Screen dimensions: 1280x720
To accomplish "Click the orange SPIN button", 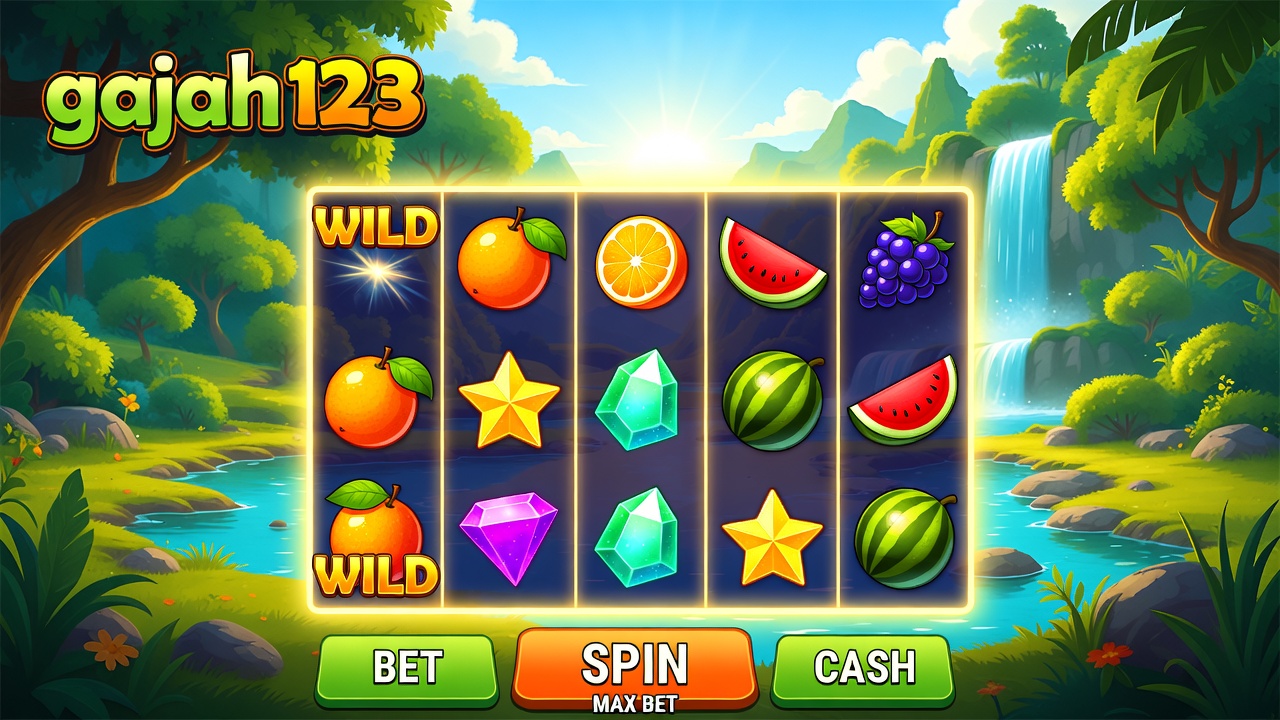I will 634,667.
